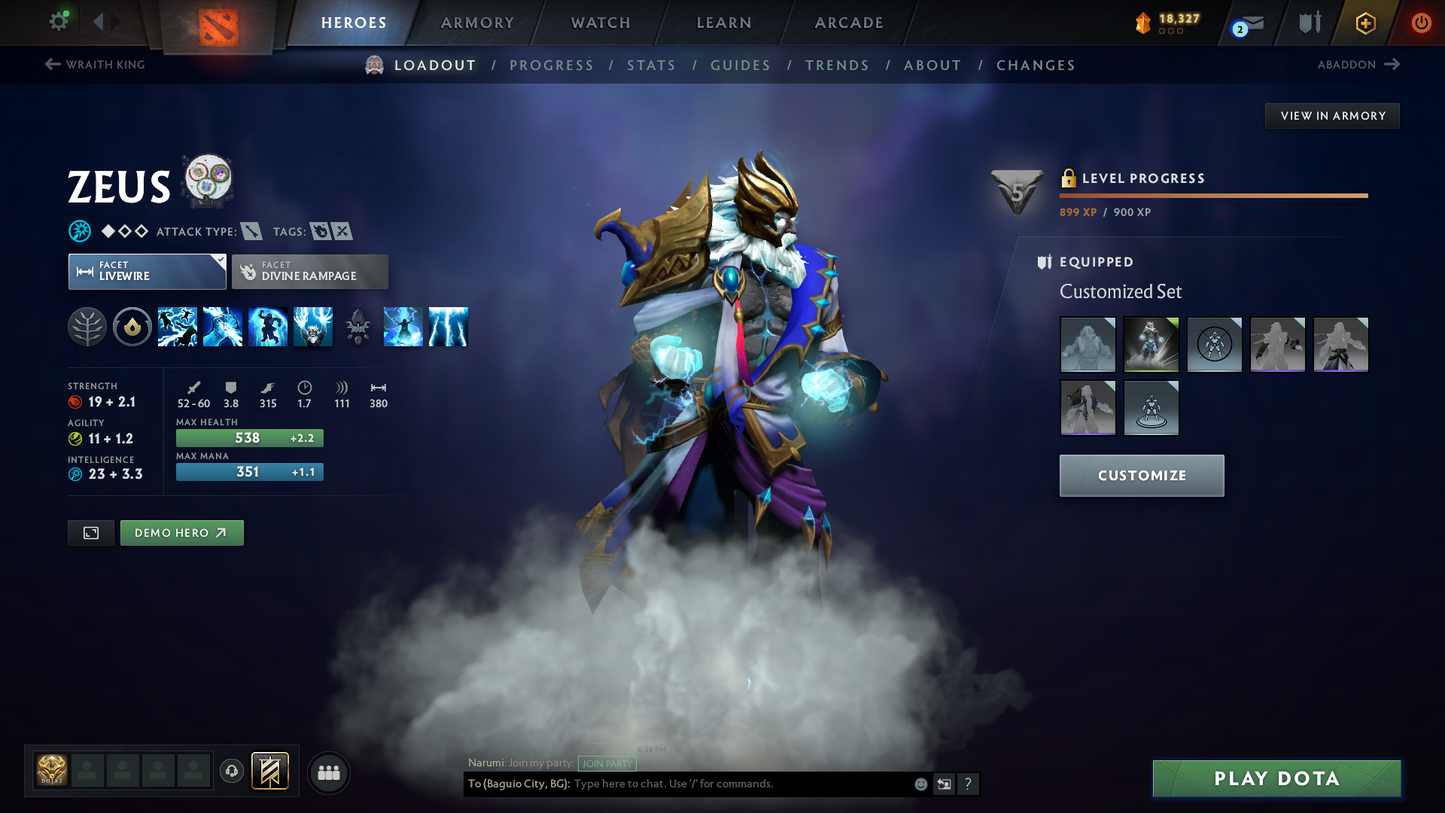
Task: Open the Customize loadout button
Action: (1141, 476)
